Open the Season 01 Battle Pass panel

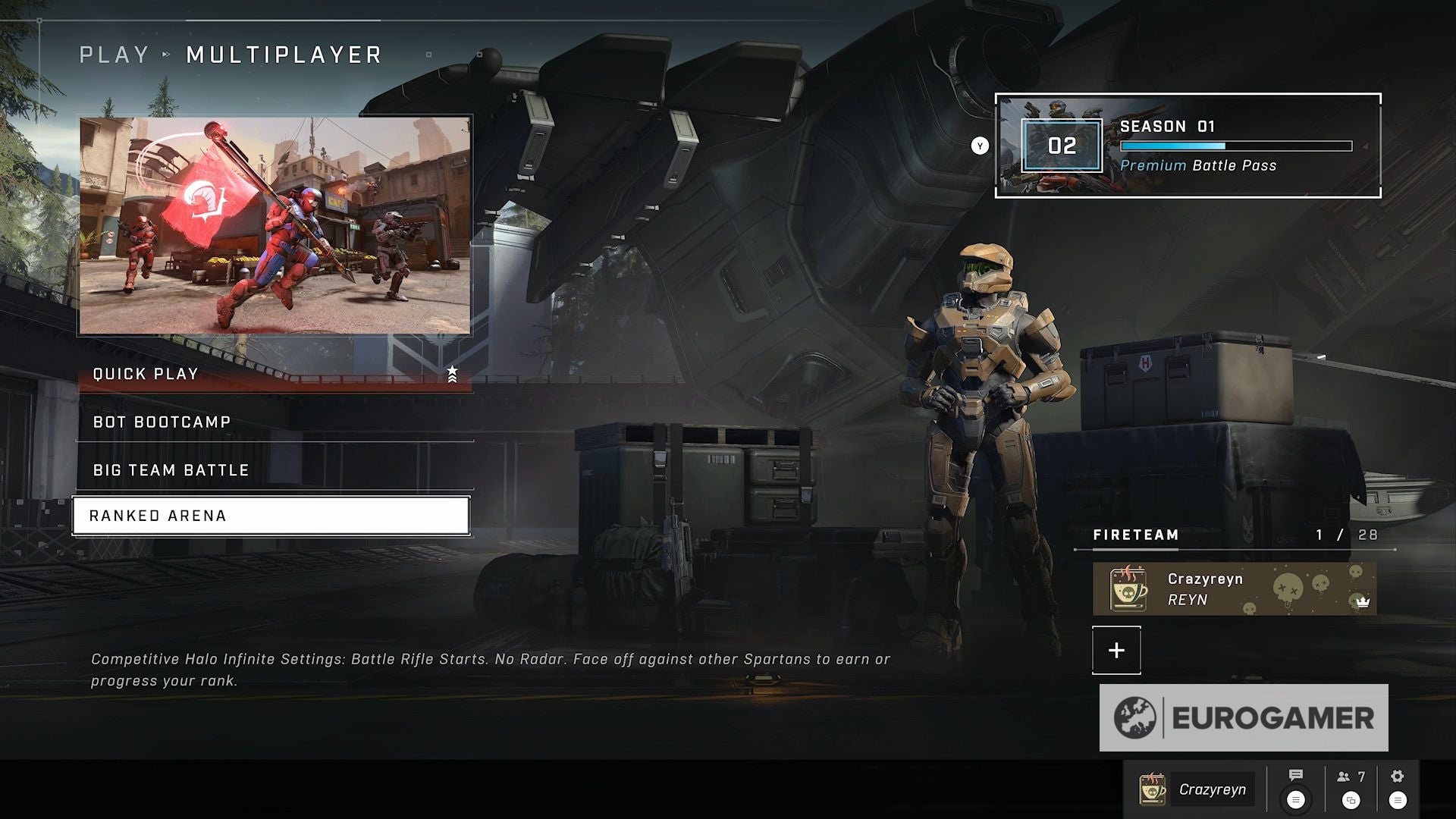coord(1188,146)
